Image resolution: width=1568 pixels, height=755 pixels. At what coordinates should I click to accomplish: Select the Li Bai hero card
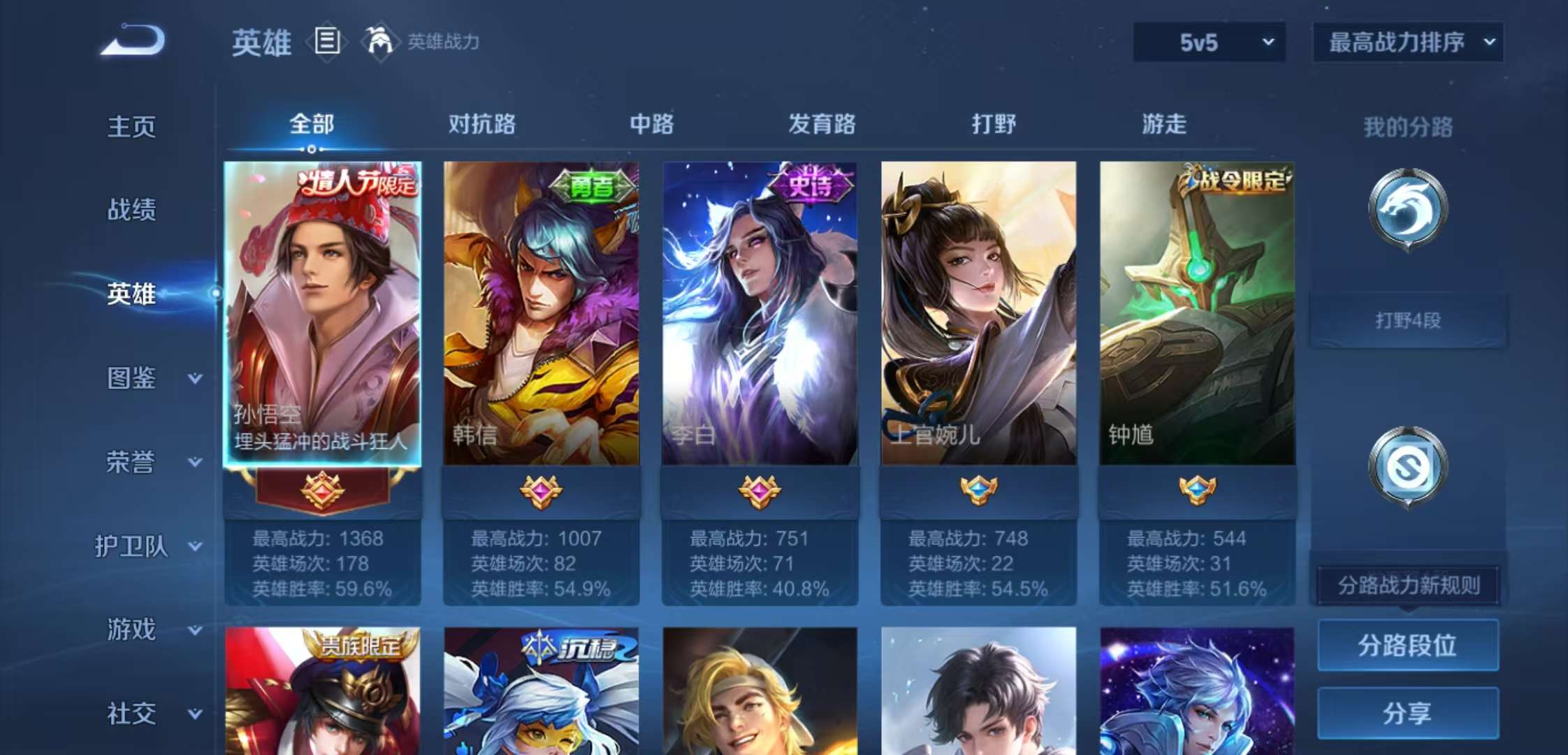pyautogui.click(x=758, y=315)
